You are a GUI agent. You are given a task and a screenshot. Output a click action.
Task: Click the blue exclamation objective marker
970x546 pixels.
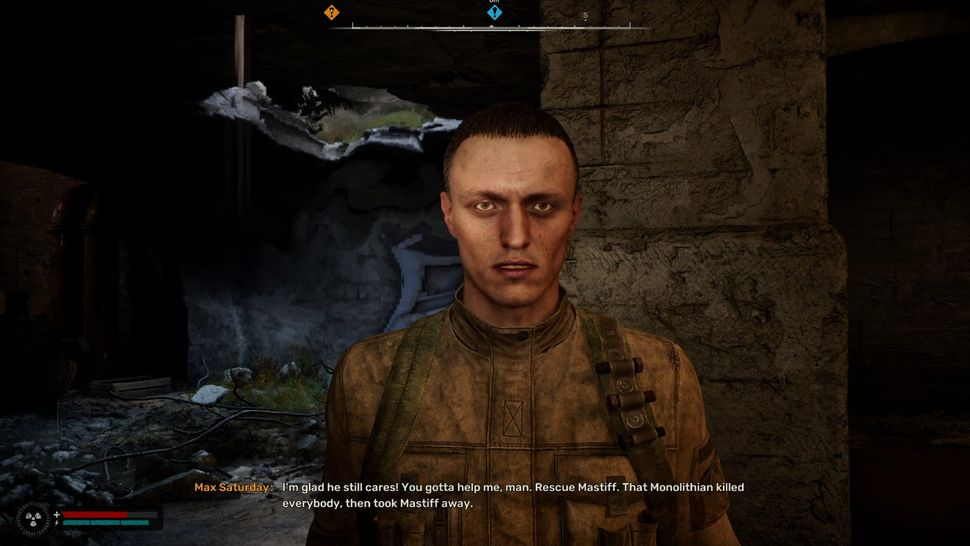tap(494, 13)
